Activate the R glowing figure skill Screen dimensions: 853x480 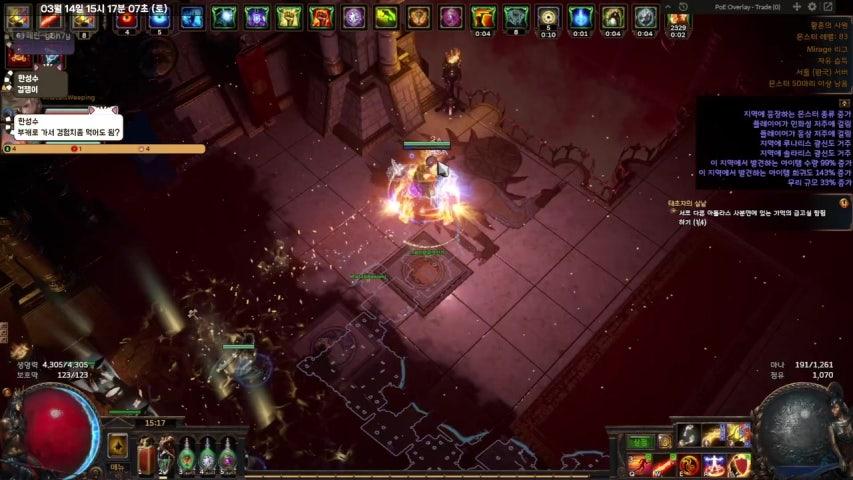(x=714, y=464)
